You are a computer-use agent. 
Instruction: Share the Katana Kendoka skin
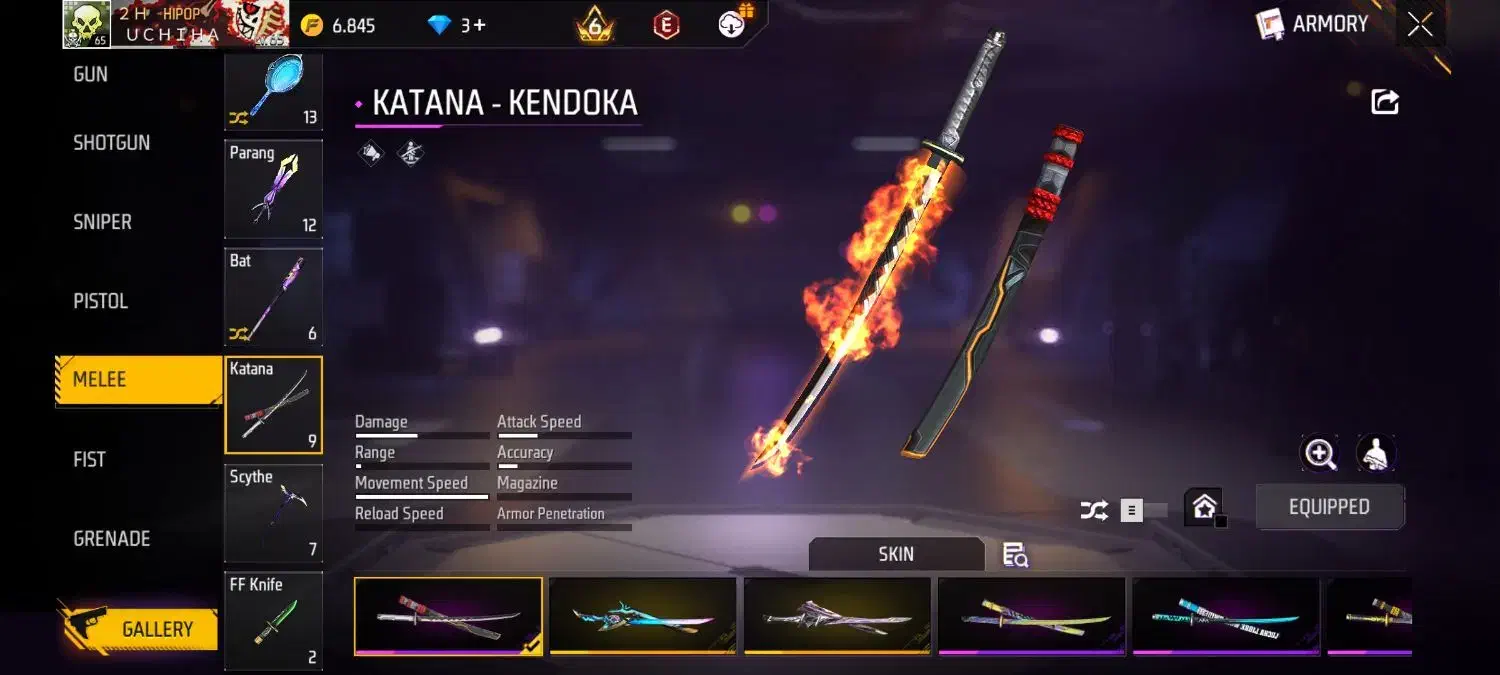point(1385,101)
